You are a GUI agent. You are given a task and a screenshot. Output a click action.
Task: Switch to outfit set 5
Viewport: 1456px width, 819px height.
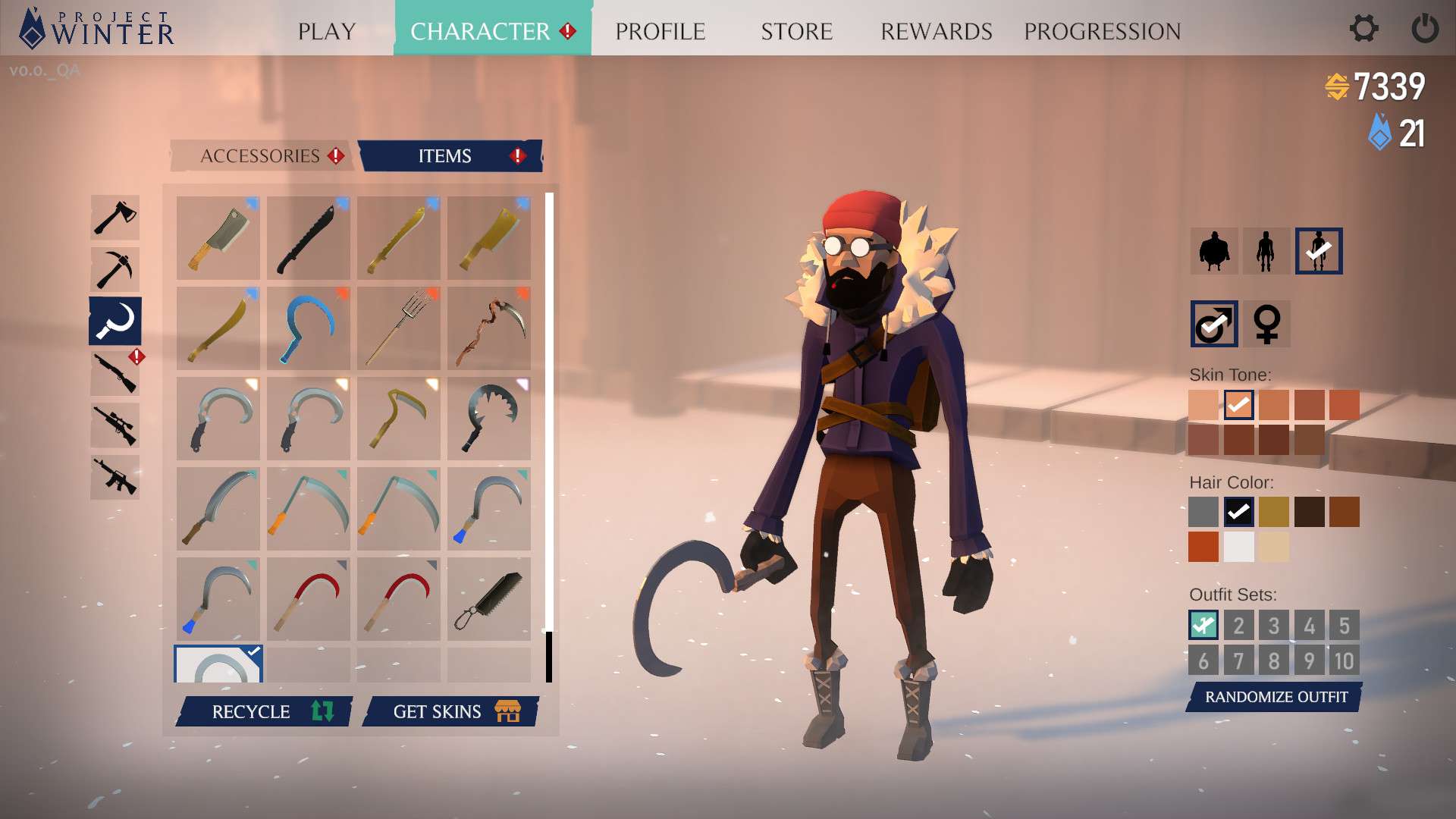(1344, 626)
